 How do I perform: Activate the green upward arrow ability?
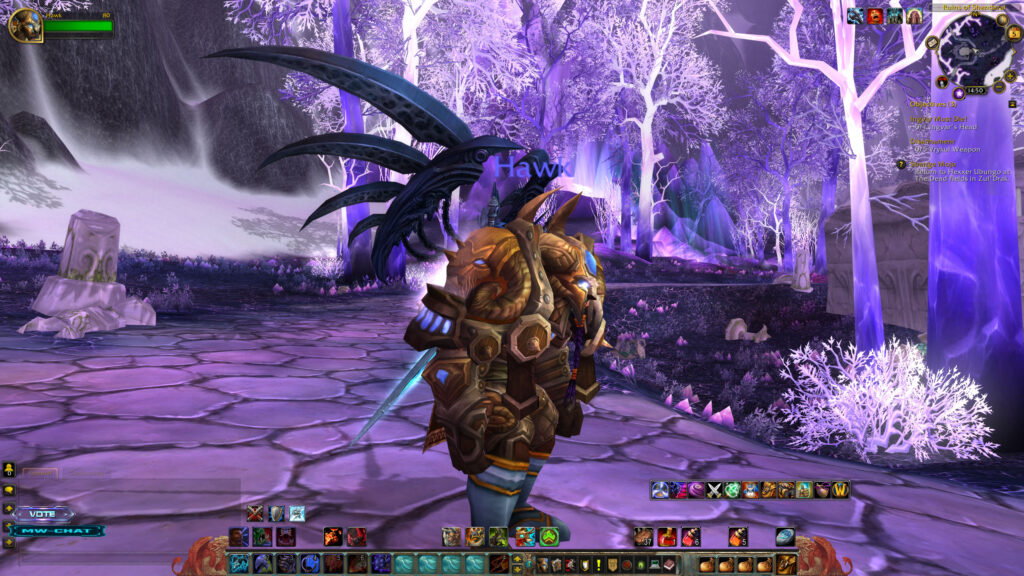(x=548, y=536)
